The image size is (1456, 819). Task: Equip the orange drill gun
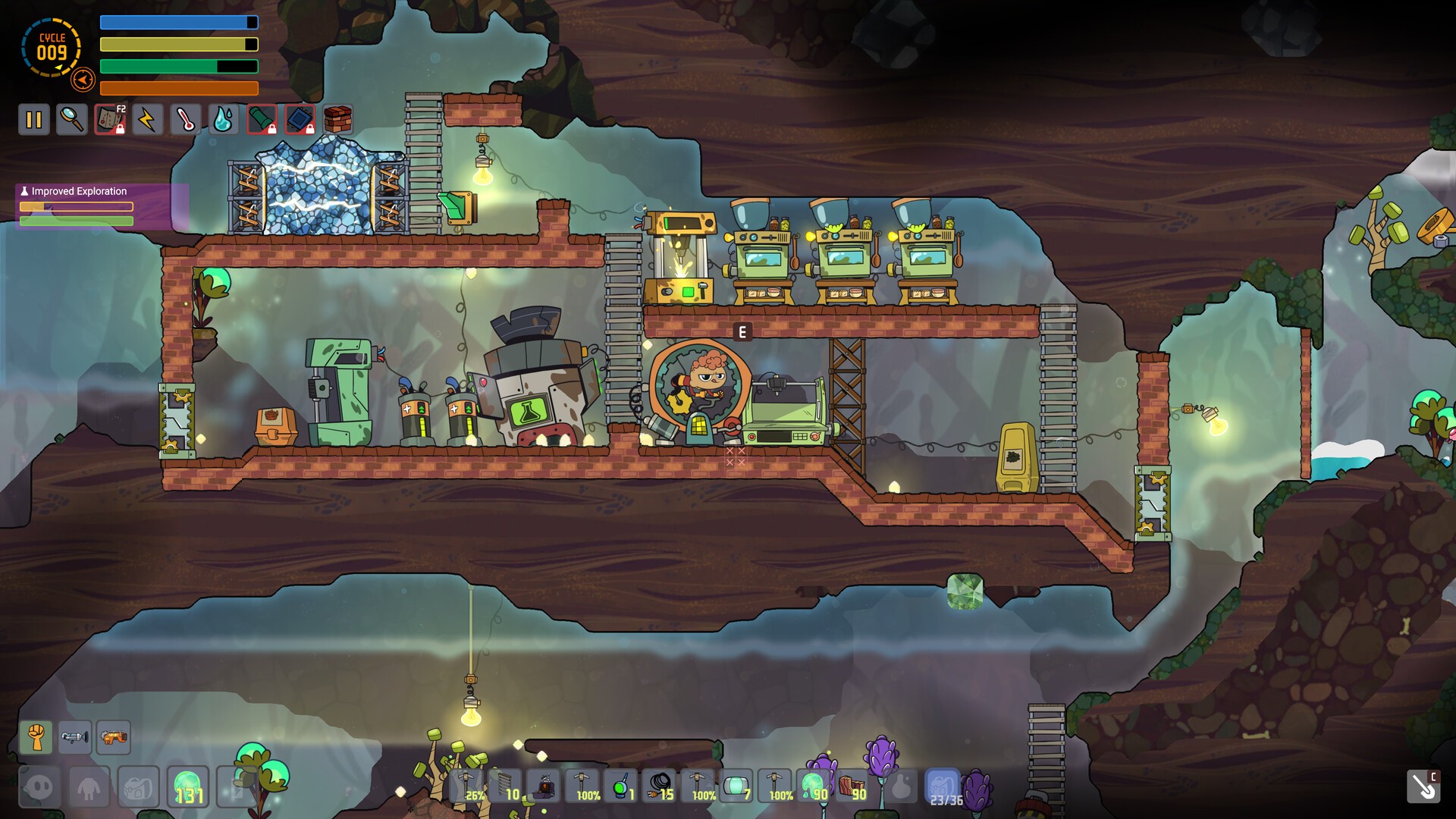click(x=113, y=737)
